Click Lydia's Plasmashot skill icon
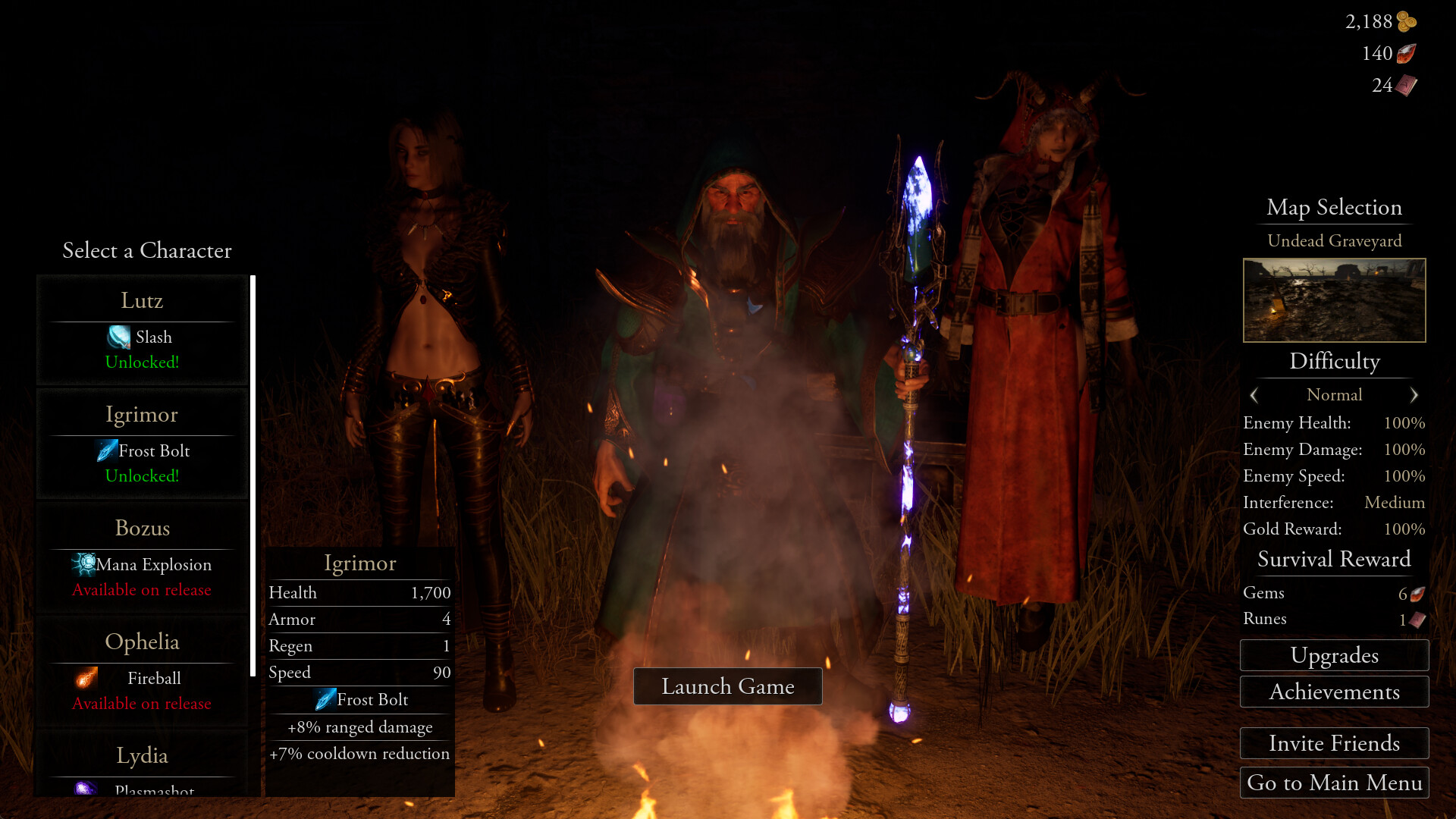 (86, 791)
